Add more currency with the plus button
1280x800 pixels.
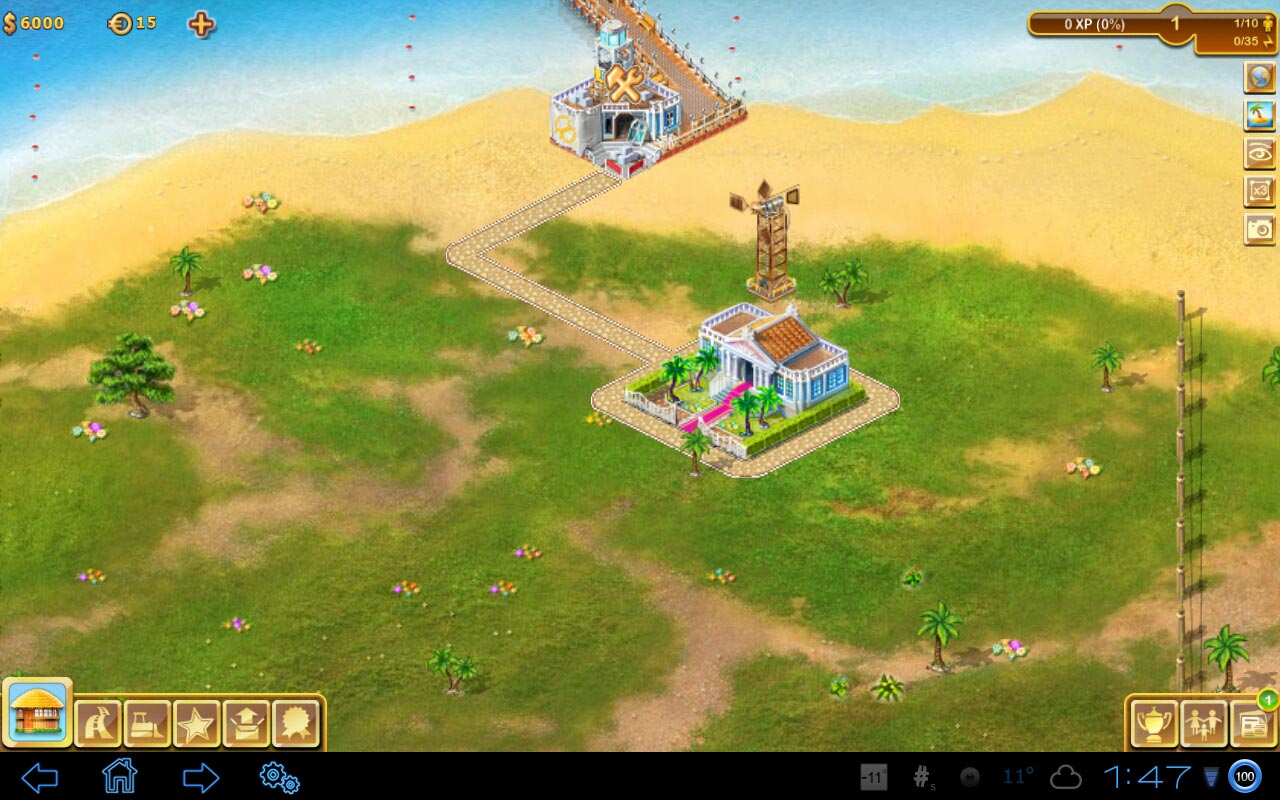(201, 24)
